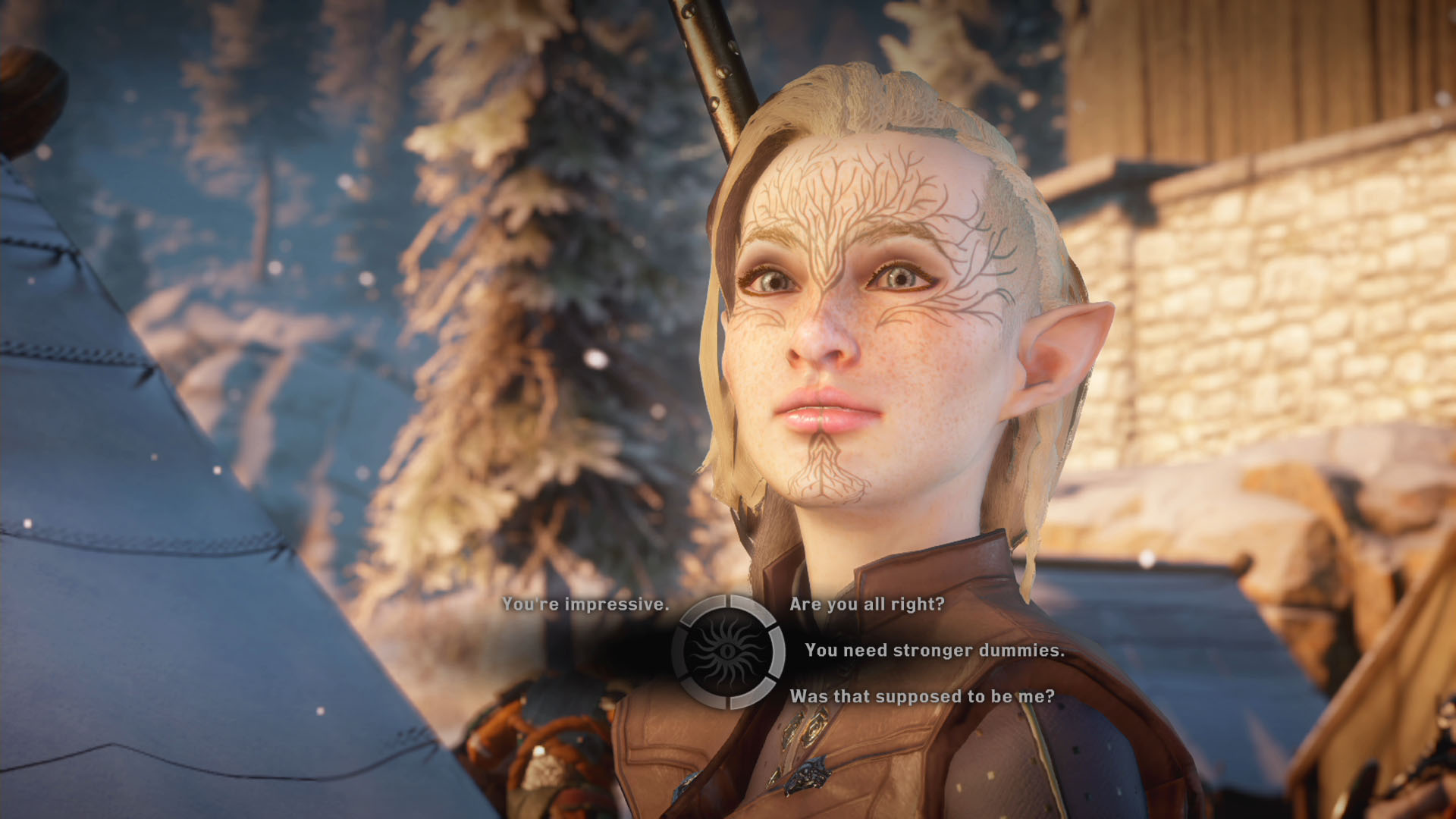This screenshot has width=1456, height=819.
Task: Answer with "Was that supposed to be me?"
Action: 922,697
